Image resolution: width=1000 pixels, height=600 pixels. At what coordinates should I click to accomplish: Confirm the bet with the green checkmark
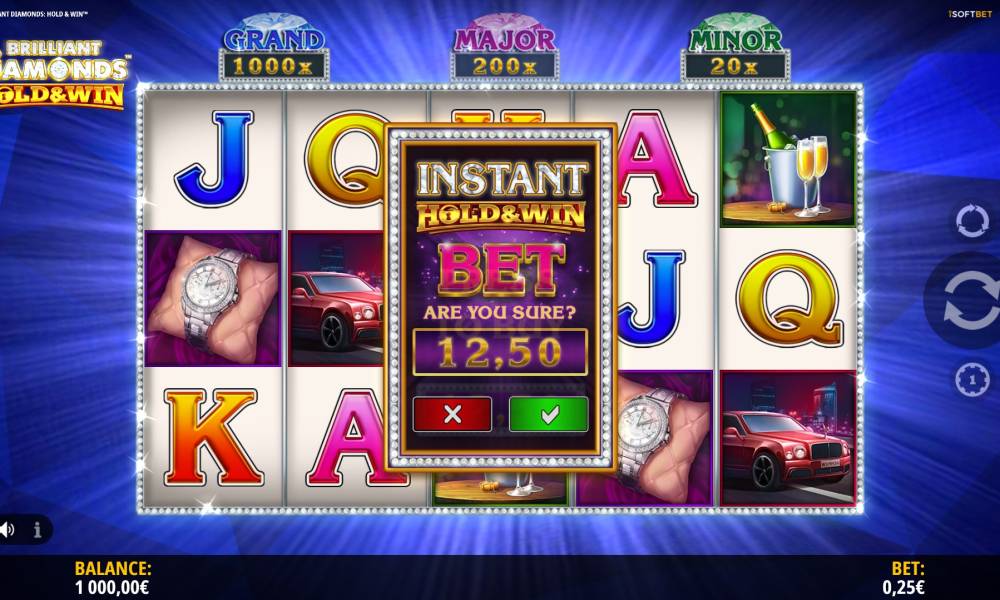coord(548,414)
